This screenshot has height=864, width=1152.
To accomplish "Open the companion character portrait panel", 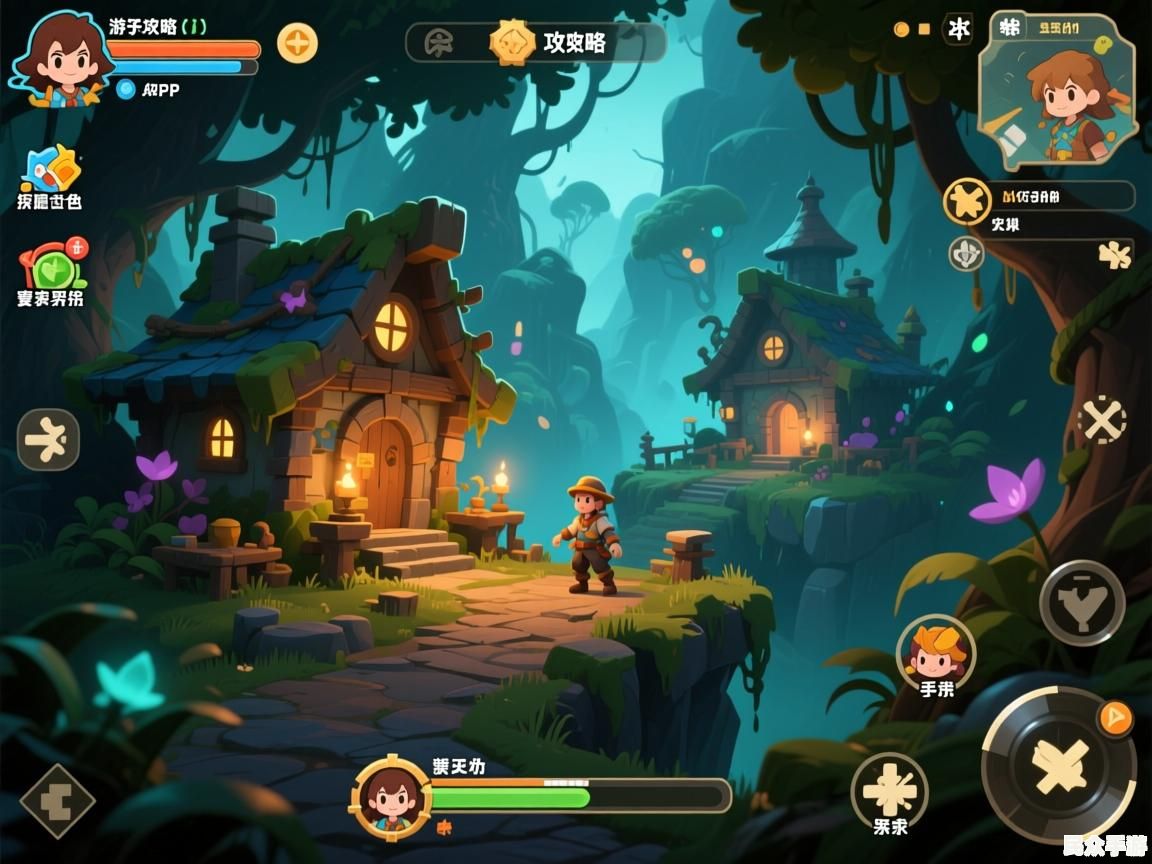I will point(1060,87).
